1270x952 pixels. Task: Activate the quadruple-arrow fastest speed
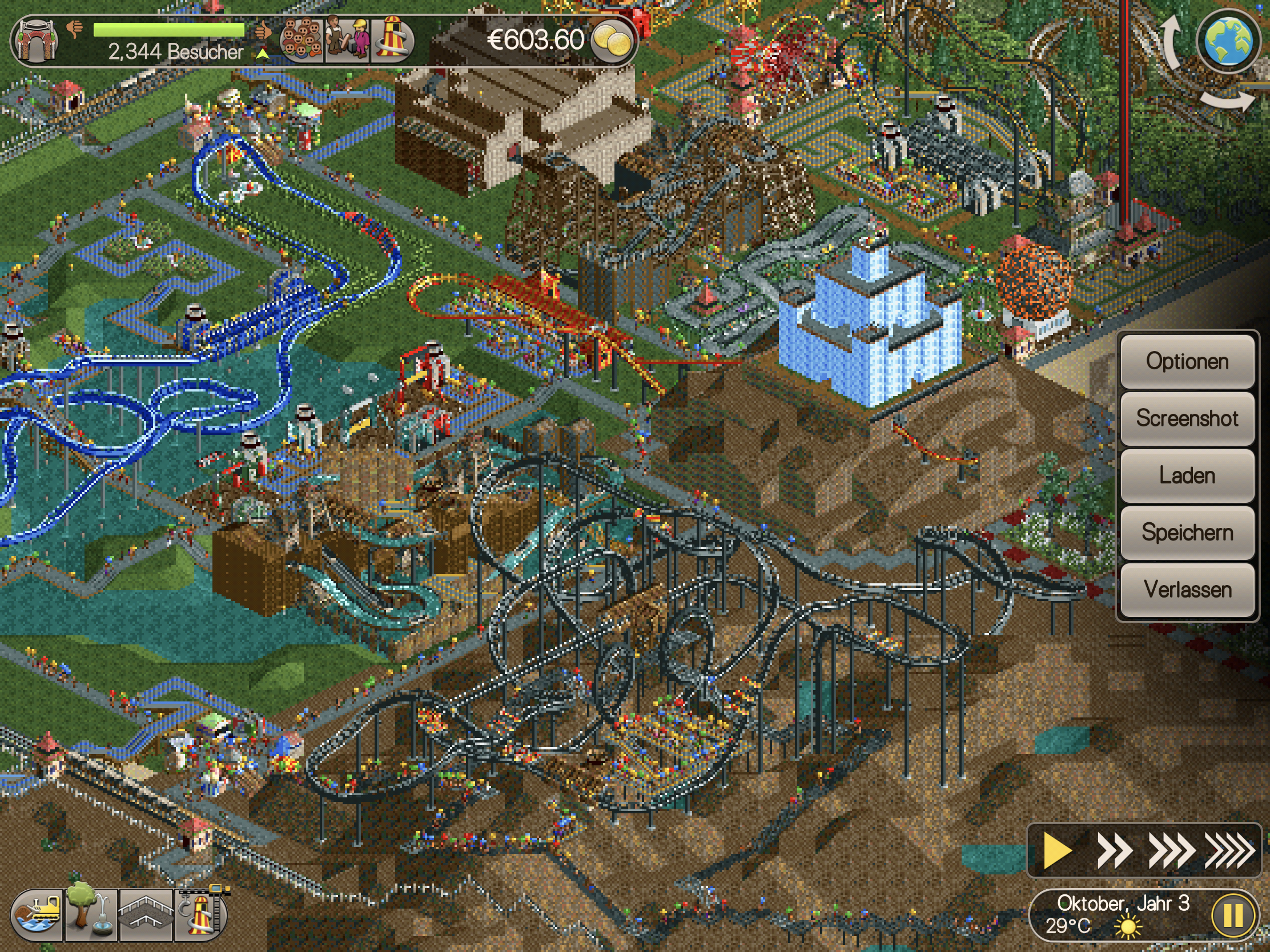[x=1229, y=850]
